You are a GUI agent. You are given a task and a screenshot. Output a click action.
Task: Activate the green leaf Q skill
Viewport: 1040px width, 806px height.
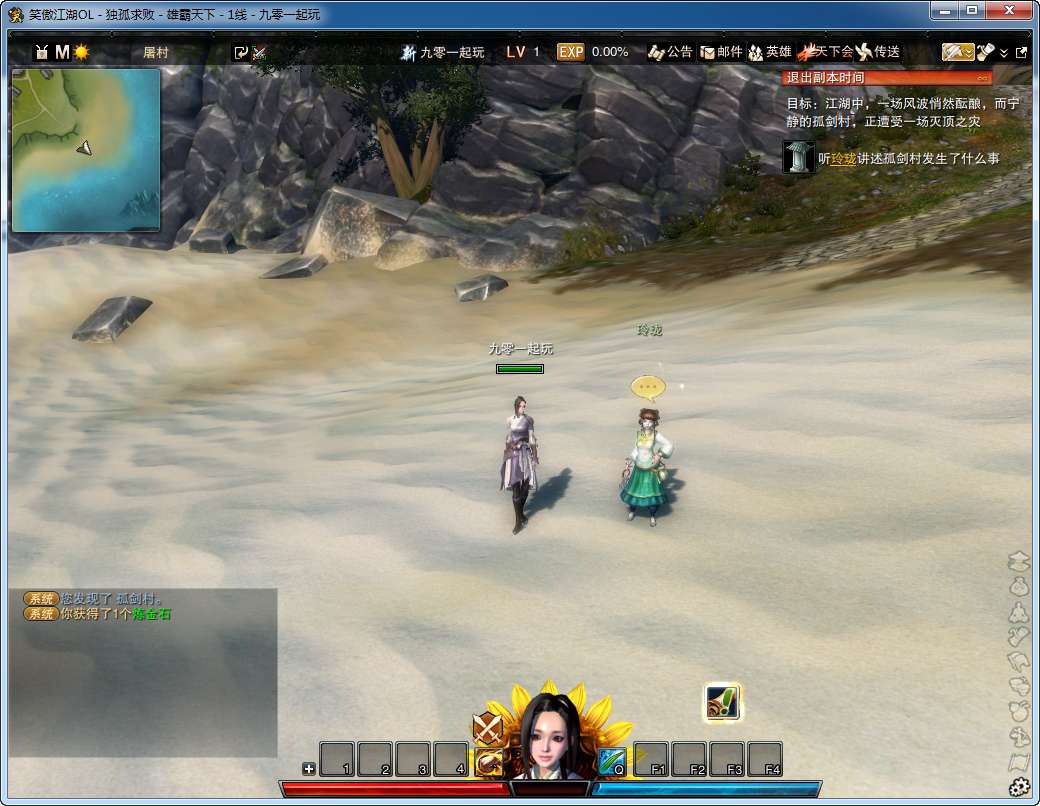(612, 760)
